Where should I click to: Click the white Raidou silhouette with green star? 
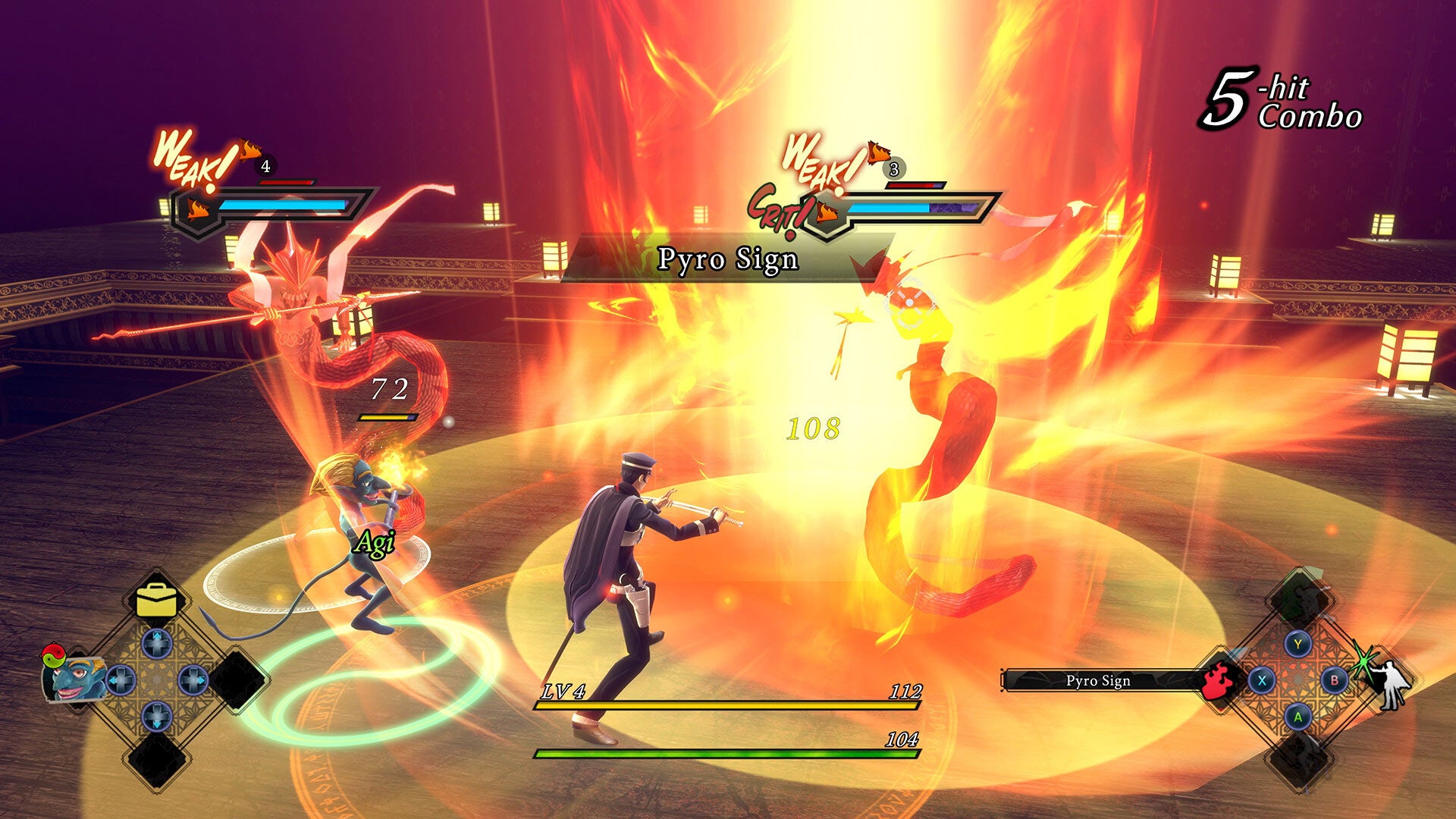pos(1391,684)
